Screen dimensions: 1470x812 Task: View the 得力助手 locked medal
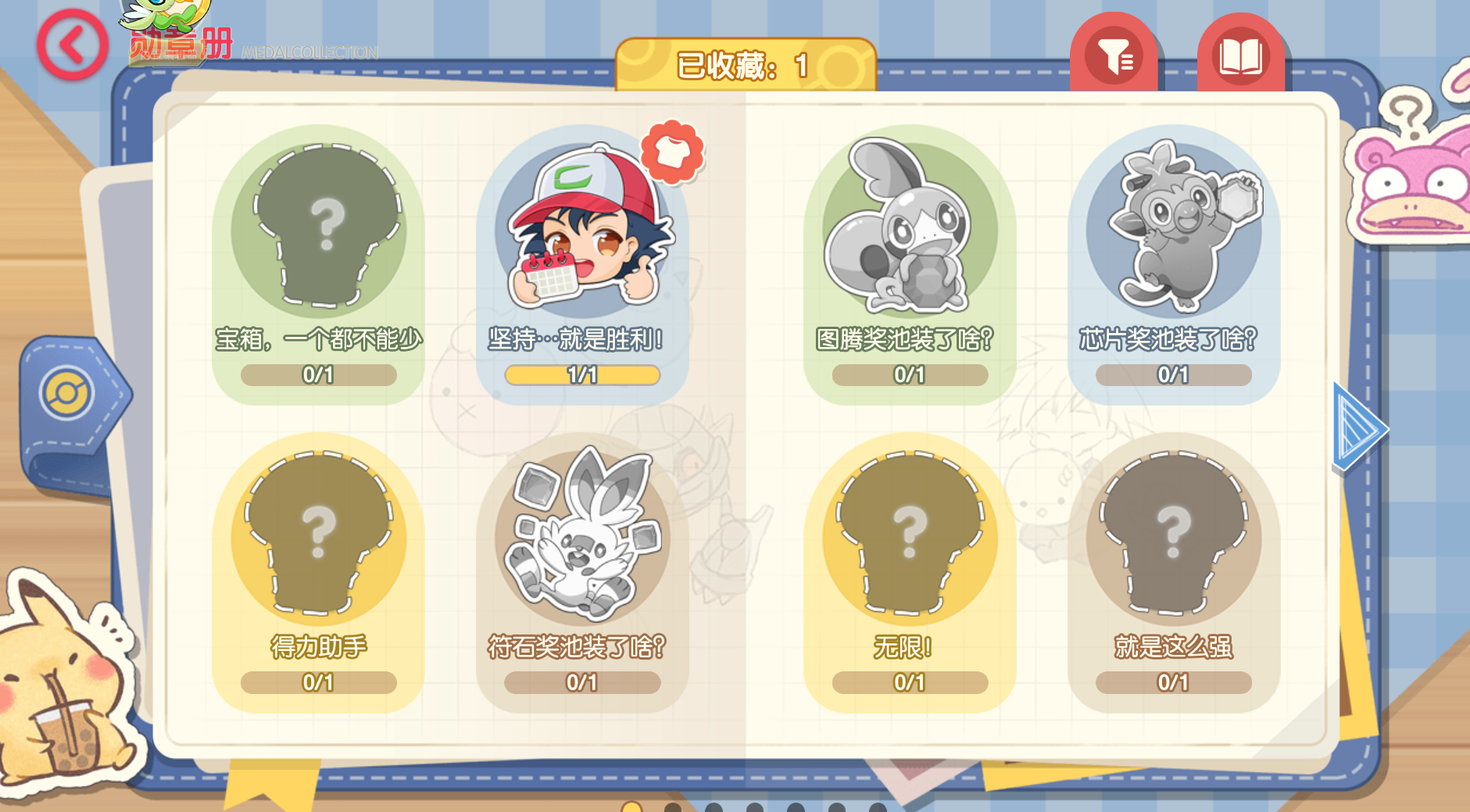(x=318, y=539)
